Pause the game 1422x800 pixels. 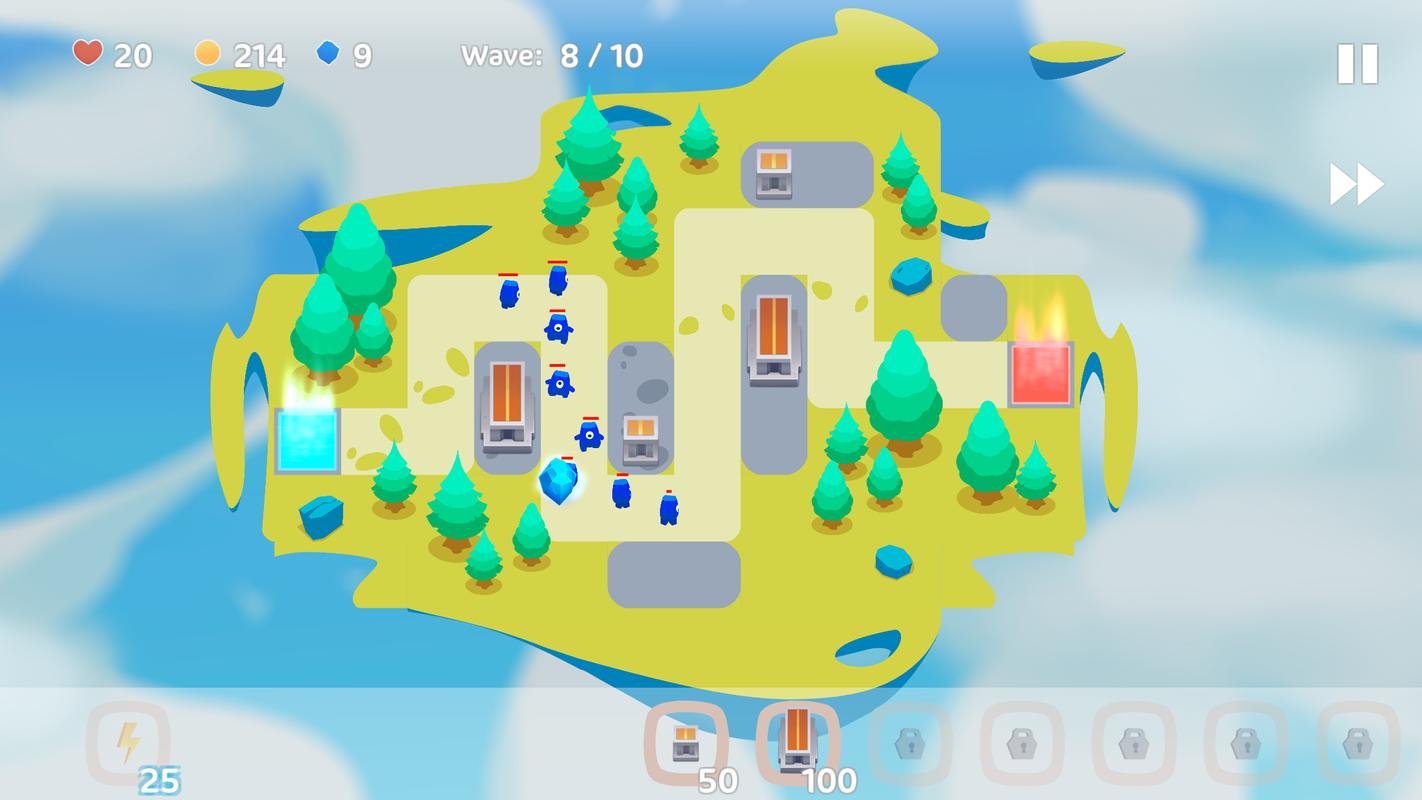pos(1357,64)
